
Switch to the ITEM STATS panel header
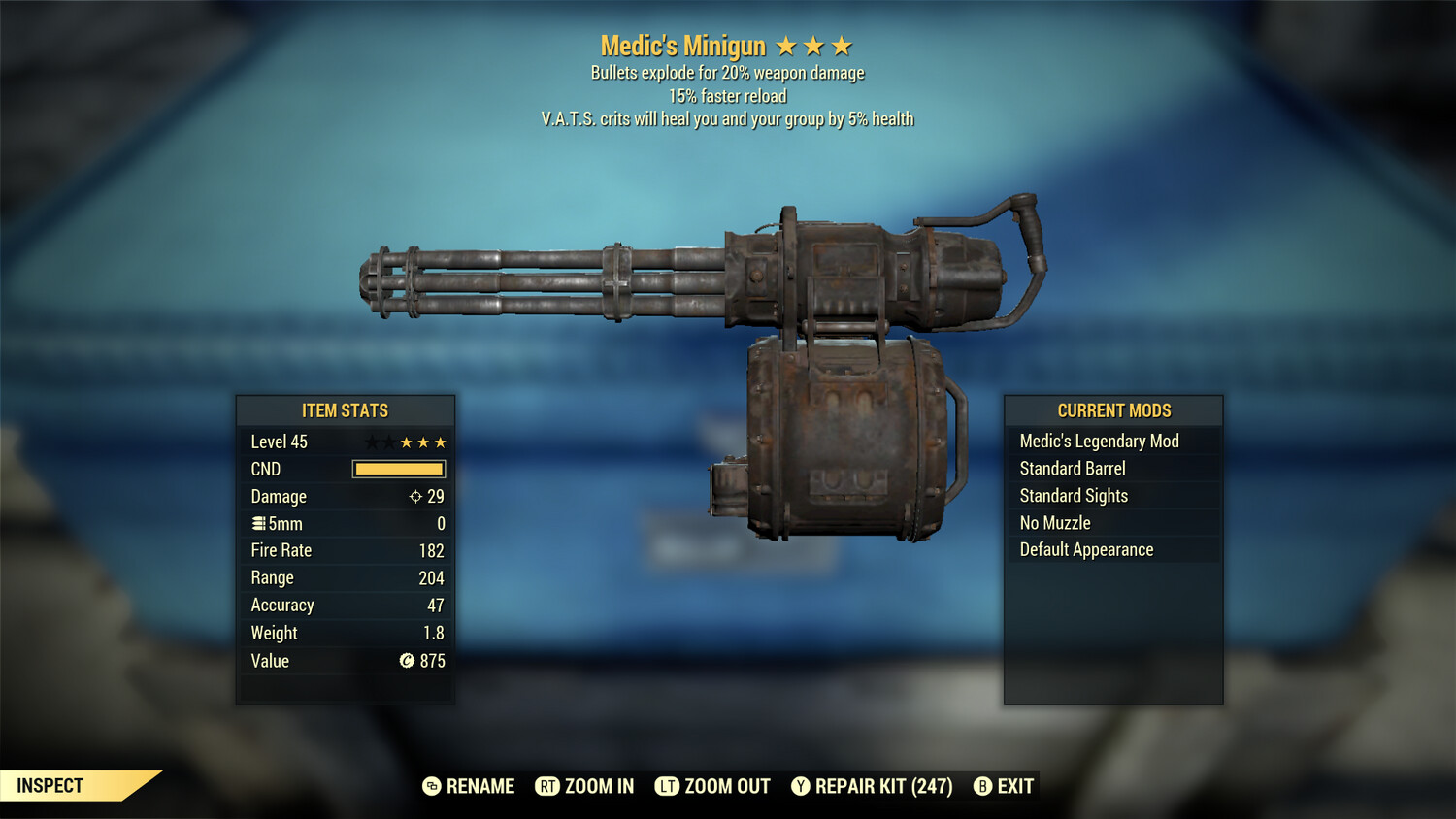click(346, 410)
